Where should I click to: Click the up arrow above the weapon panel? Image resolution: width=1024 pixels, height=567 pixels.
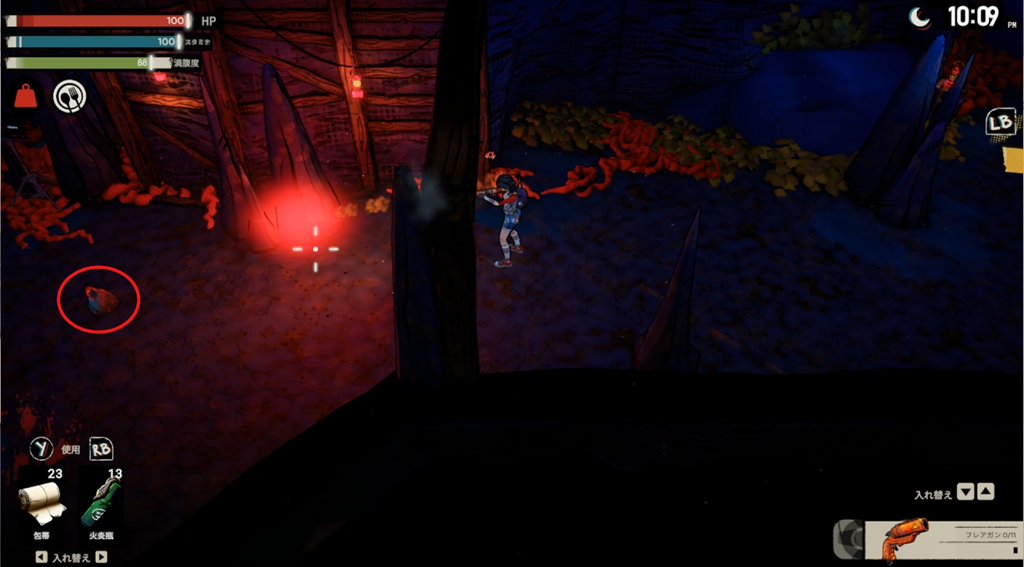(x=985, y=492)
